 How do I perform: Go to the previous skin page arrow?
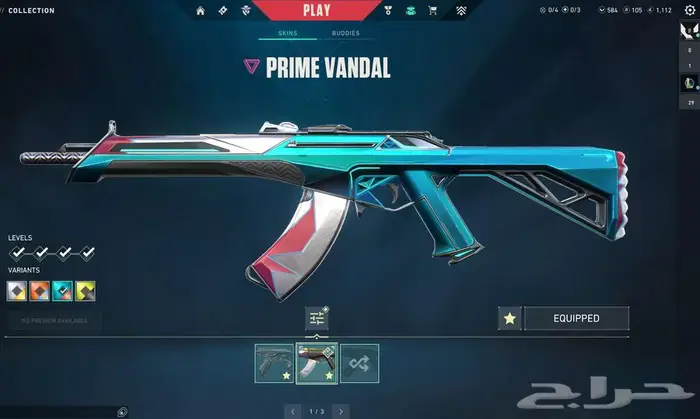293,411
